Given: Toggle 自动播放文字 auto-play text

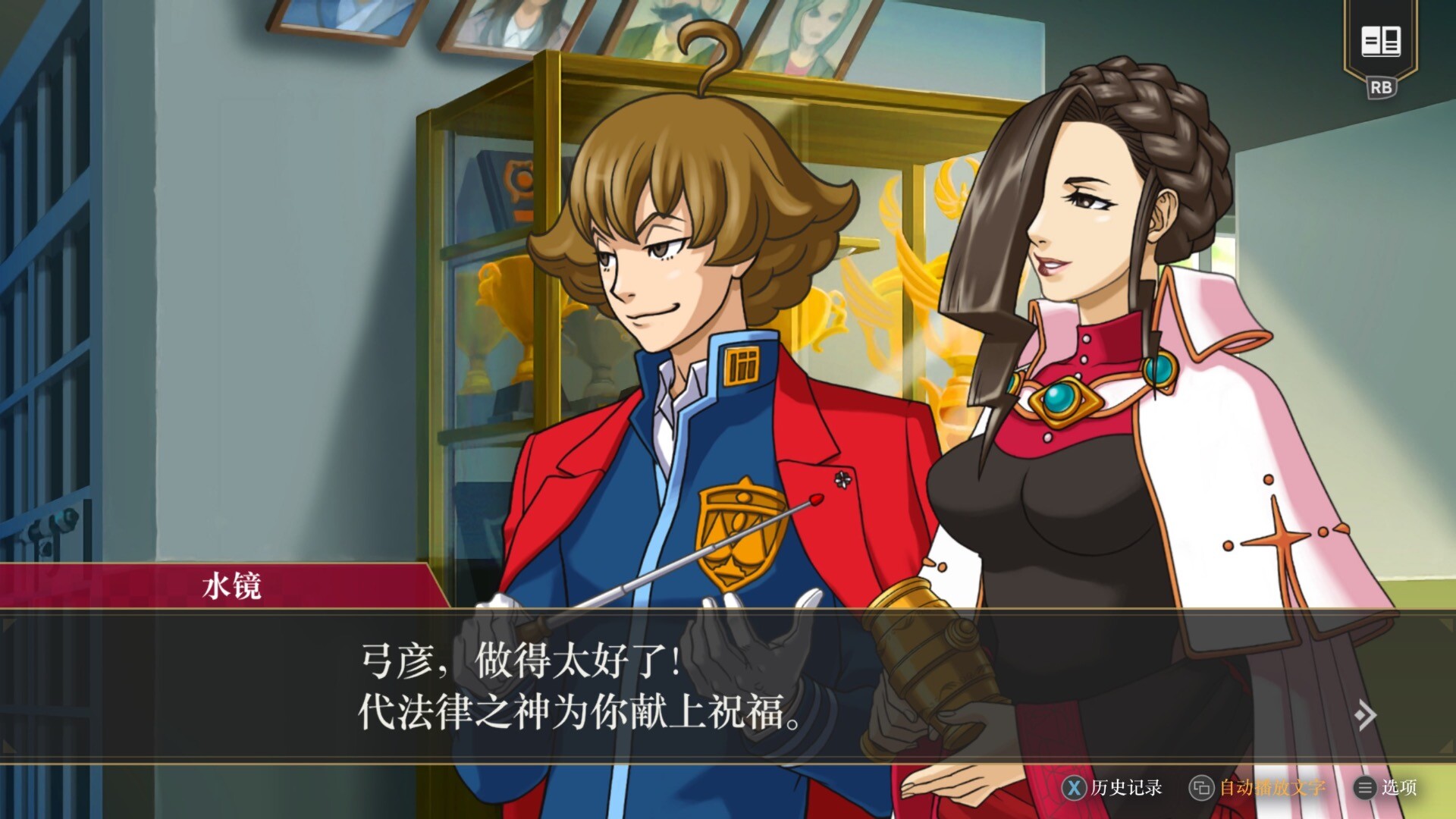Looking at the screenshot, I should pos(1259,788).
